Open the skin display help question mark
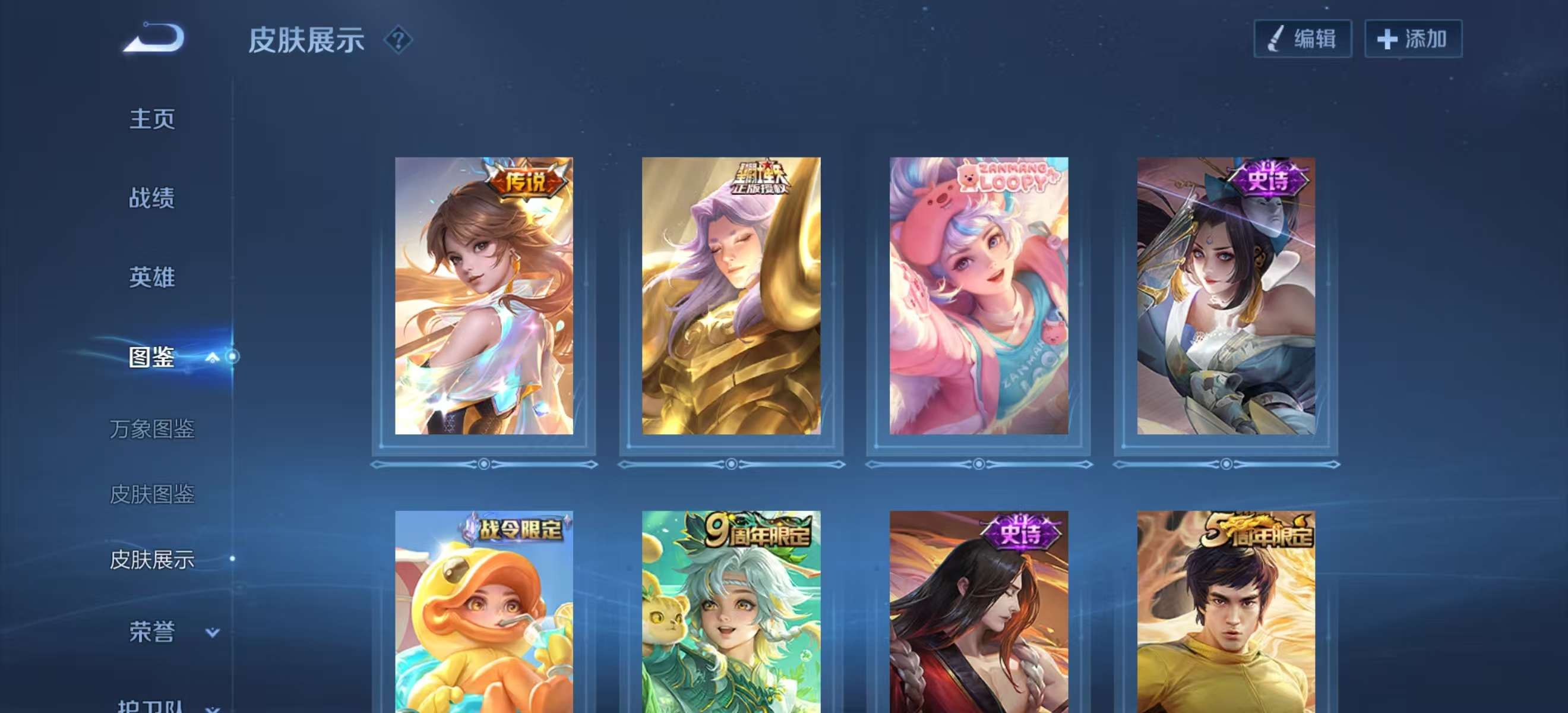This screenshot has width=1568, height=713. click(x=398, y=40)
